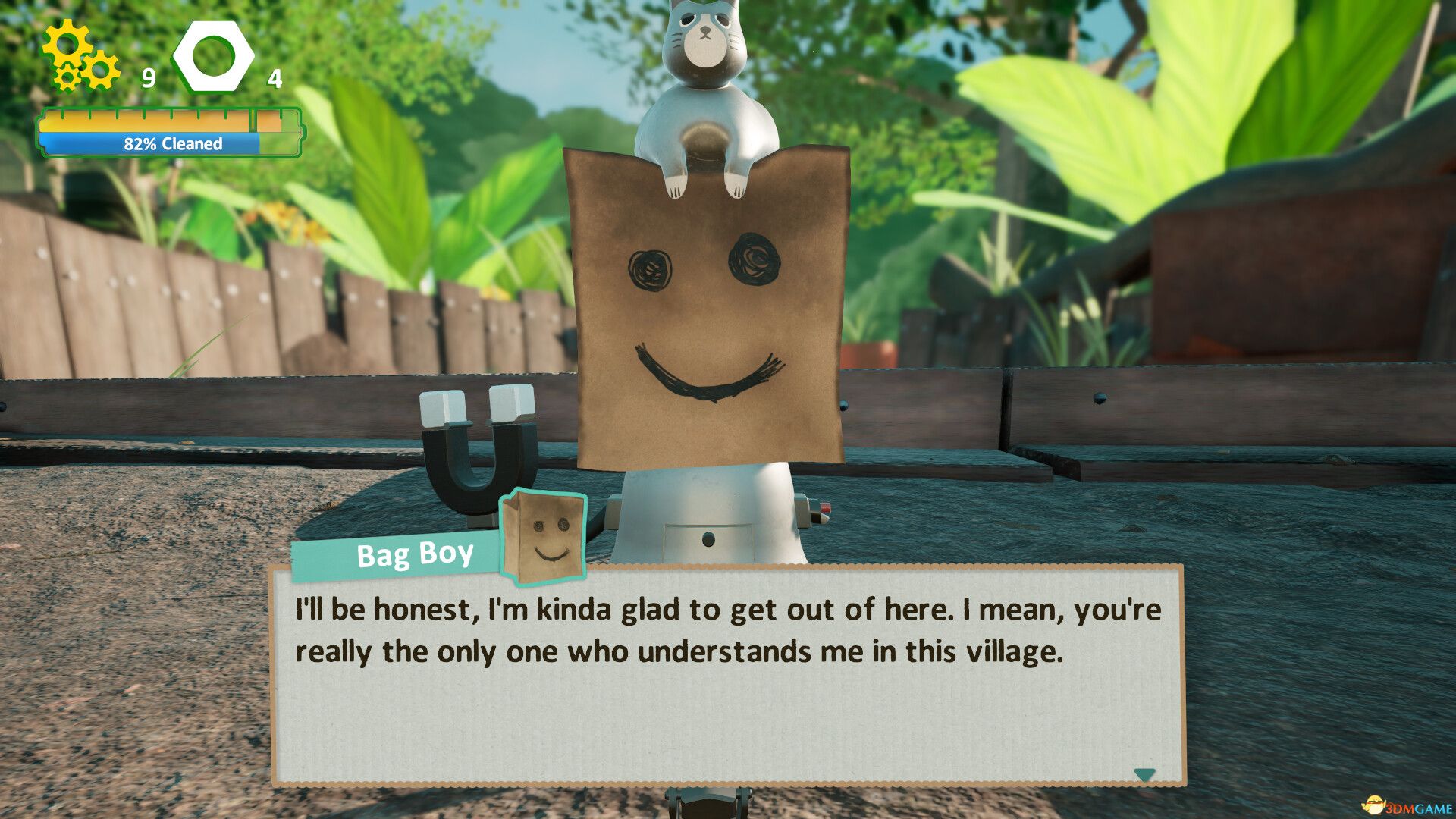The height and width of the screenshot is (819, 1456).
Task: Click the robot's front hatch panel
Action: point(709,538)
